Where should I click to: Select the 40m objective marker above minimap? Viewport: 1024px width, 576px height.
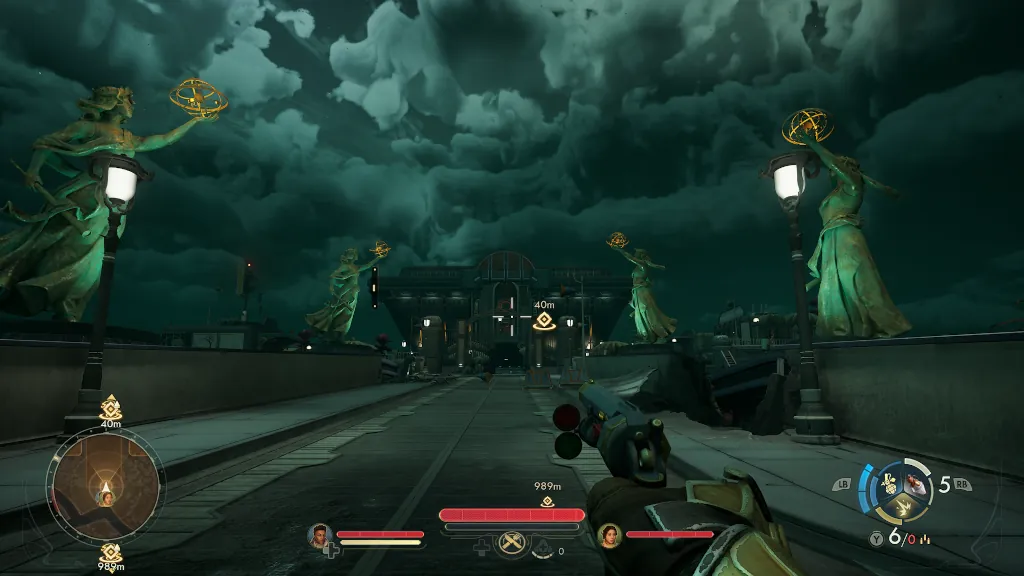click(x=110, y=408)
